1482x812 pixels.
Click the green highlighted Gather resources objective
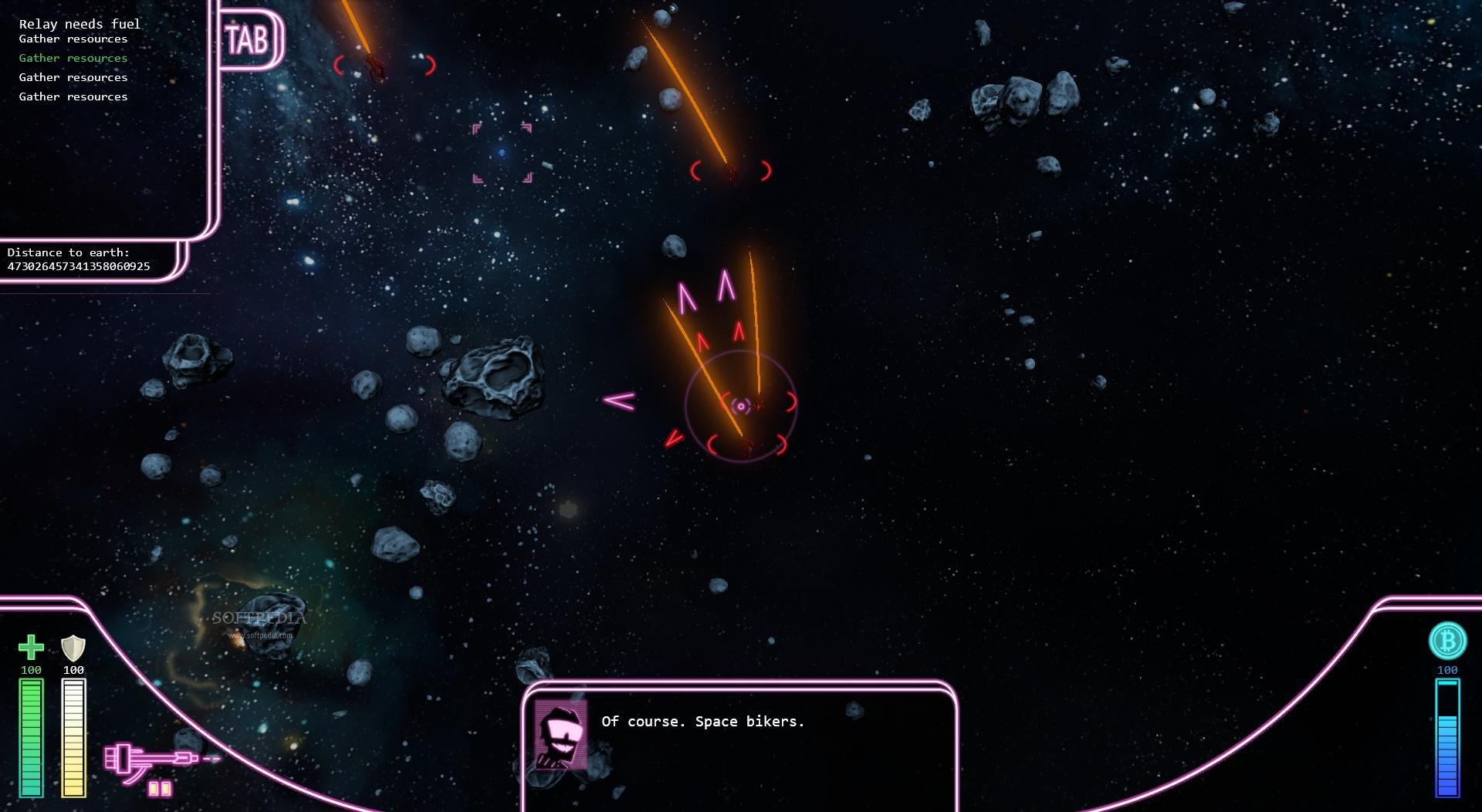point(73,58)
